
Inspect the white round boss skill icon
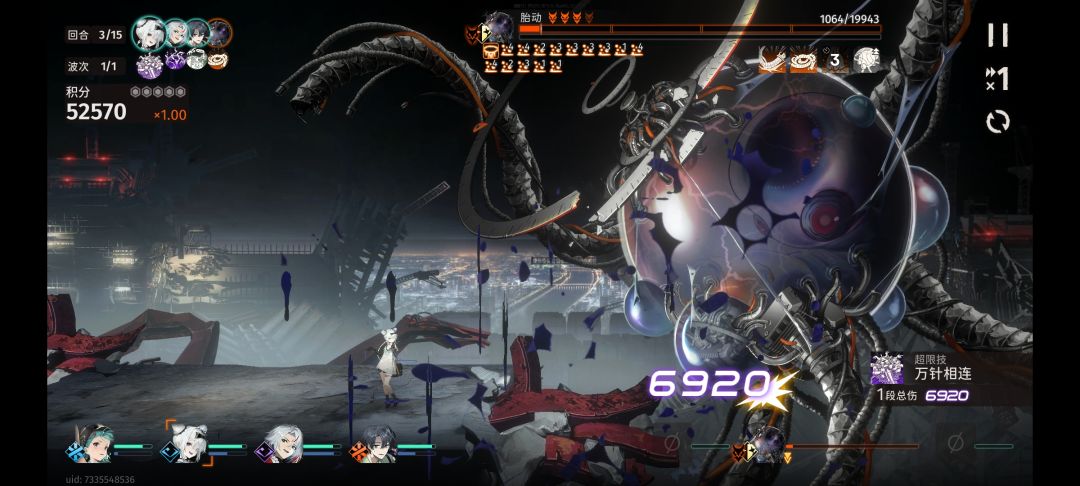coord(865,59)
